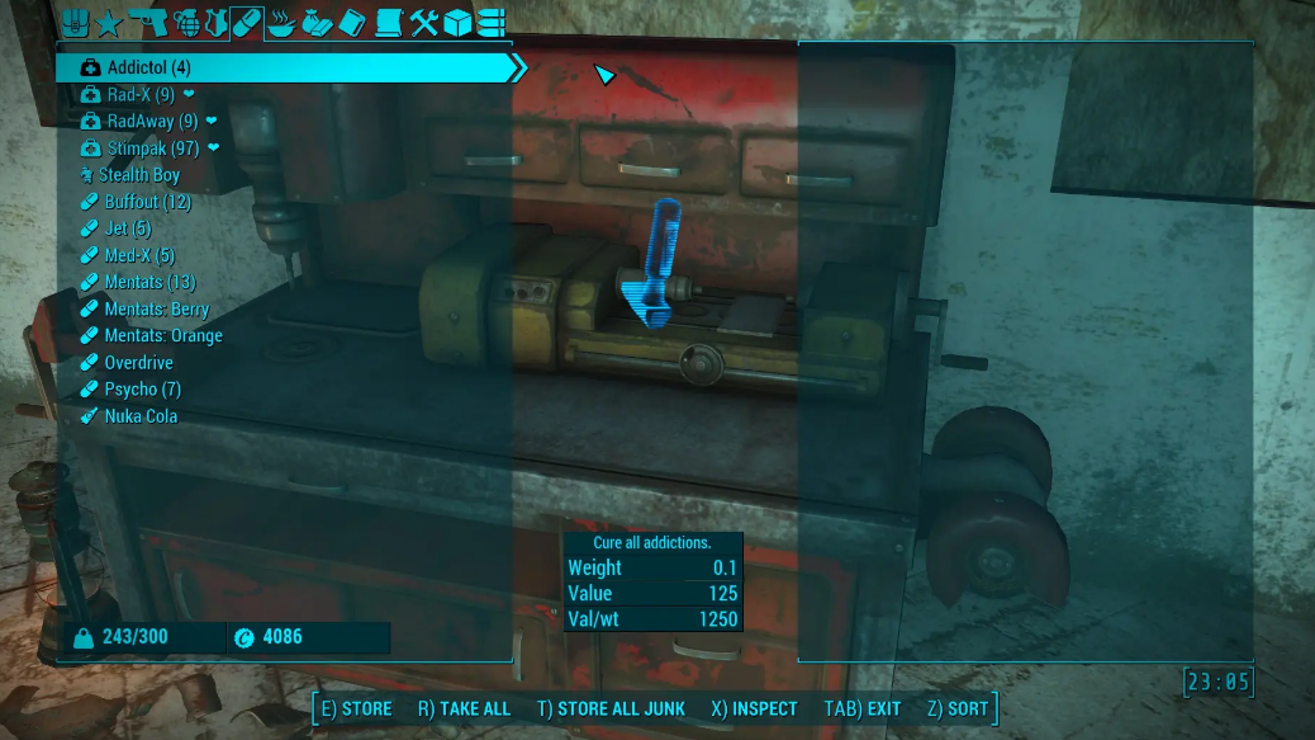Switch to the hammer and wrench tab
This screenshot has height=740, width=1315.
click(423, 23)
